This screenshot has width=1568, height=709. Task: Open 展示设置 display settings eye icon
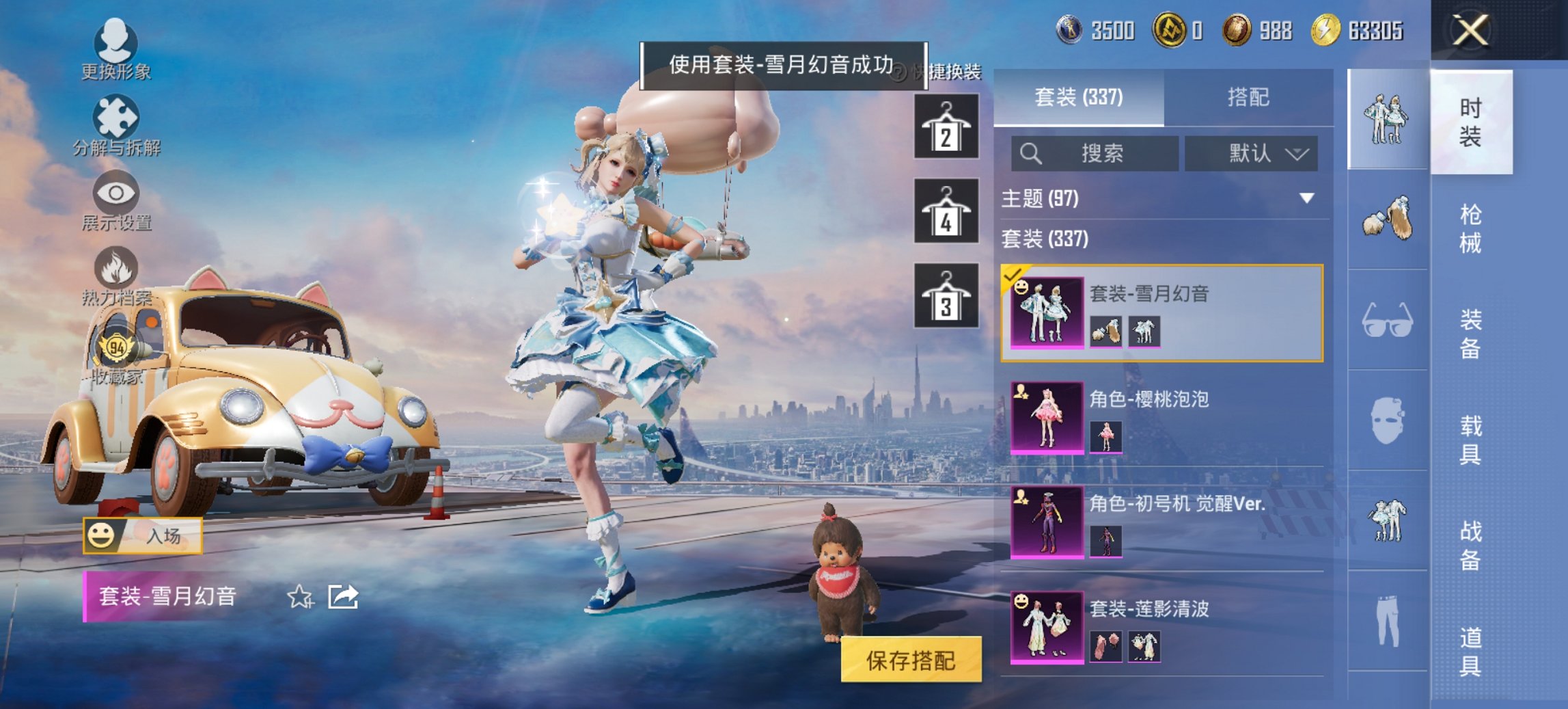[116, 198]
